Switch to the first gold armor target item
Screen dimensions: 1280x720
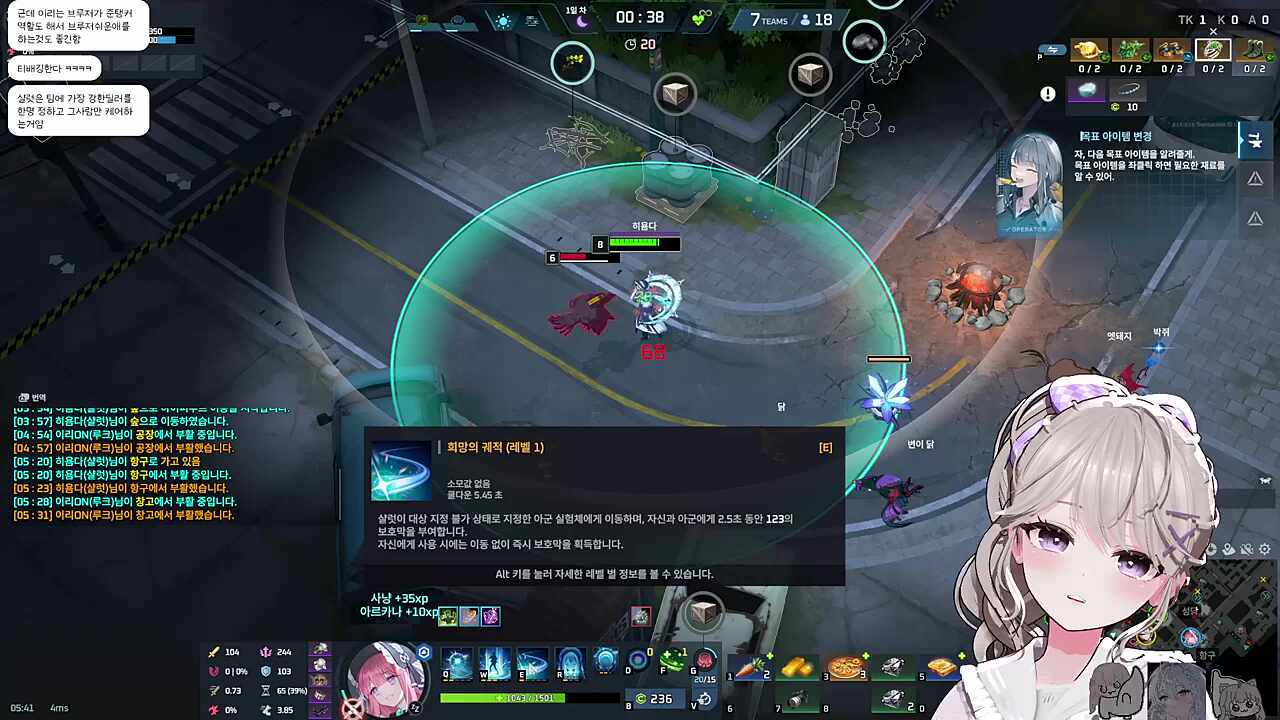tap(1088, 51)
